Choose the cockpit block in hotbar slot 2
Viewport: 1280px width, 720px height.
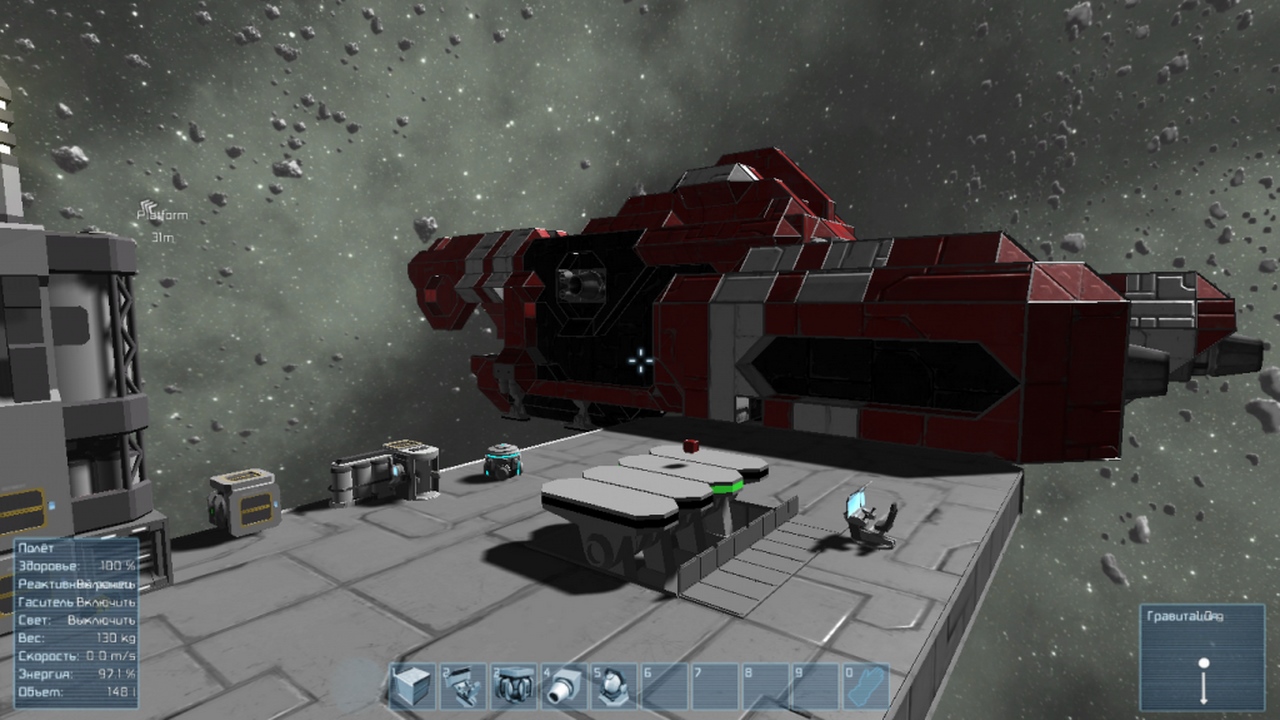pyautogui.click(x=463, y=687)
